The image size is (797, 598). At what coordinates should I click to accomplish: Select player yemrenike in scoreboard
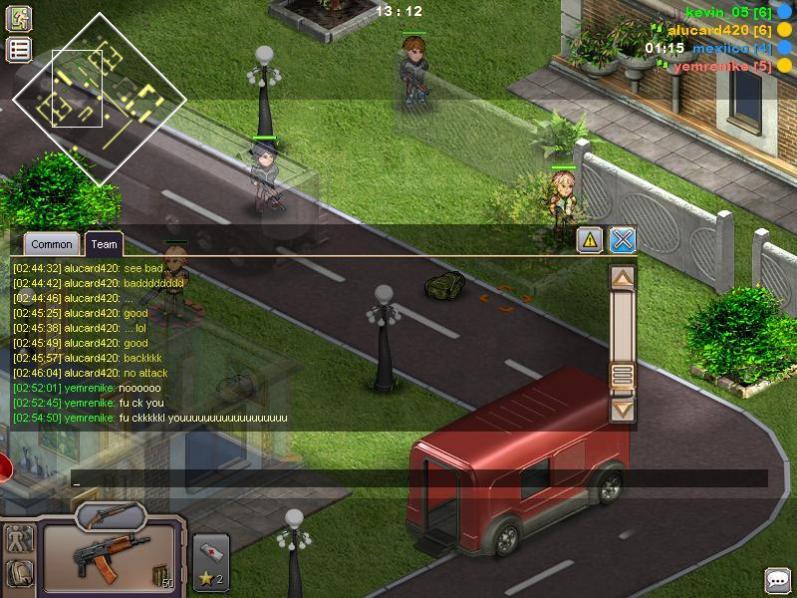tap(721, 66)
